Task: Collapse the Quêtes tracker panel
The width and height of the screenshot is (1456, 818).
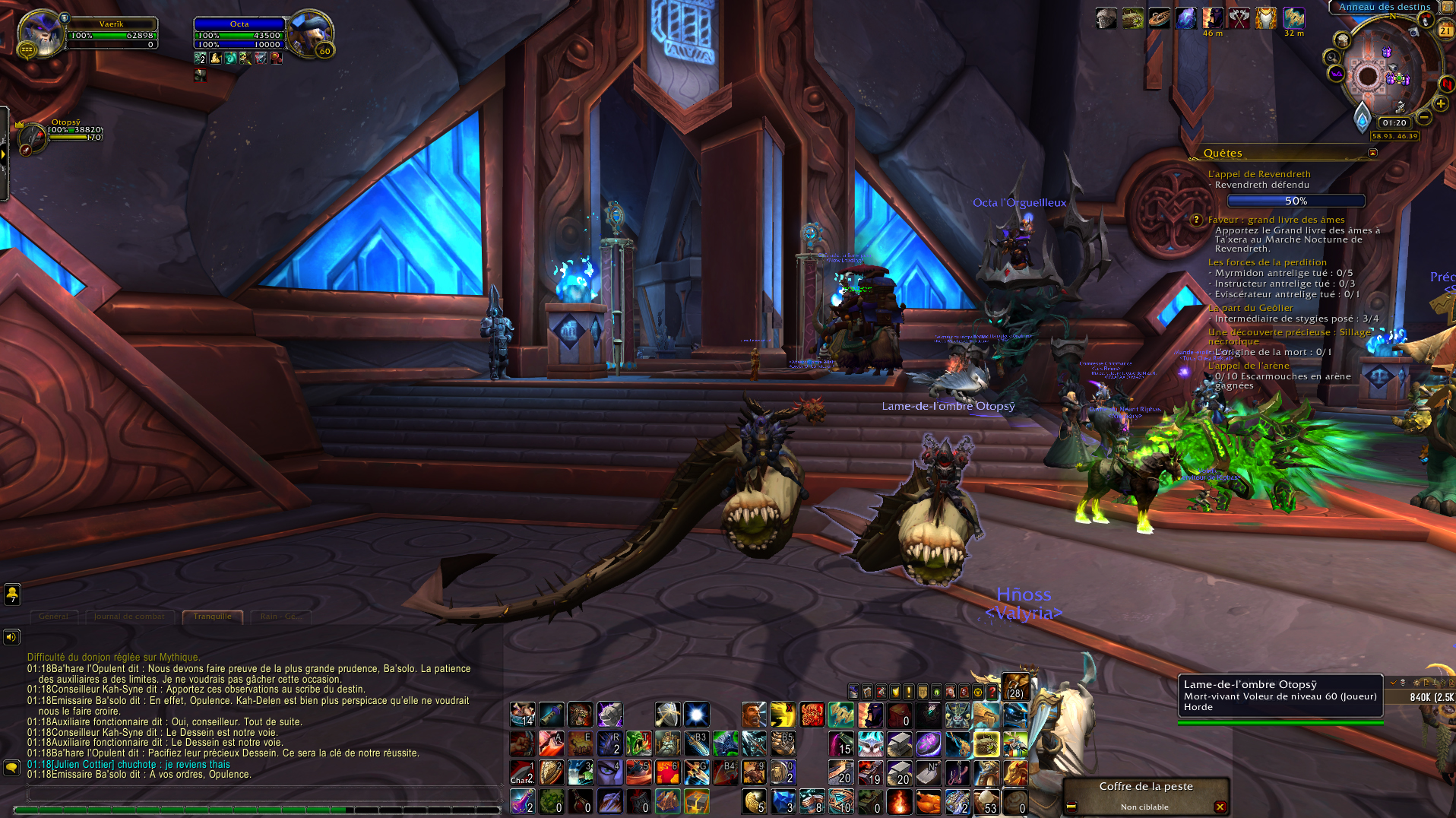Action: pyautogui.click(x=1372, y=153)
